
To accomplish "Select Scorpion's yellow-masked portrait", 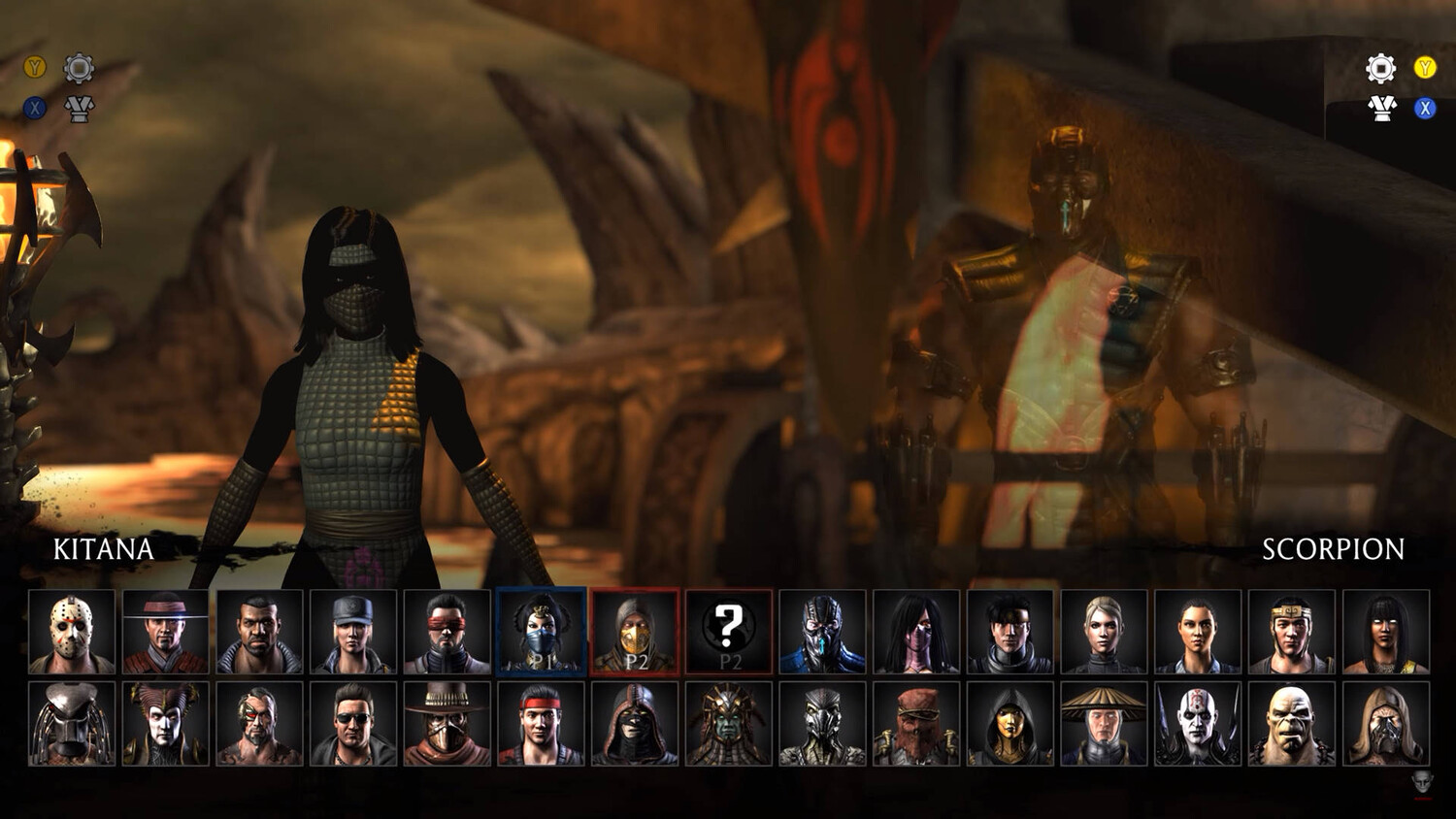I will pos(635,632).
